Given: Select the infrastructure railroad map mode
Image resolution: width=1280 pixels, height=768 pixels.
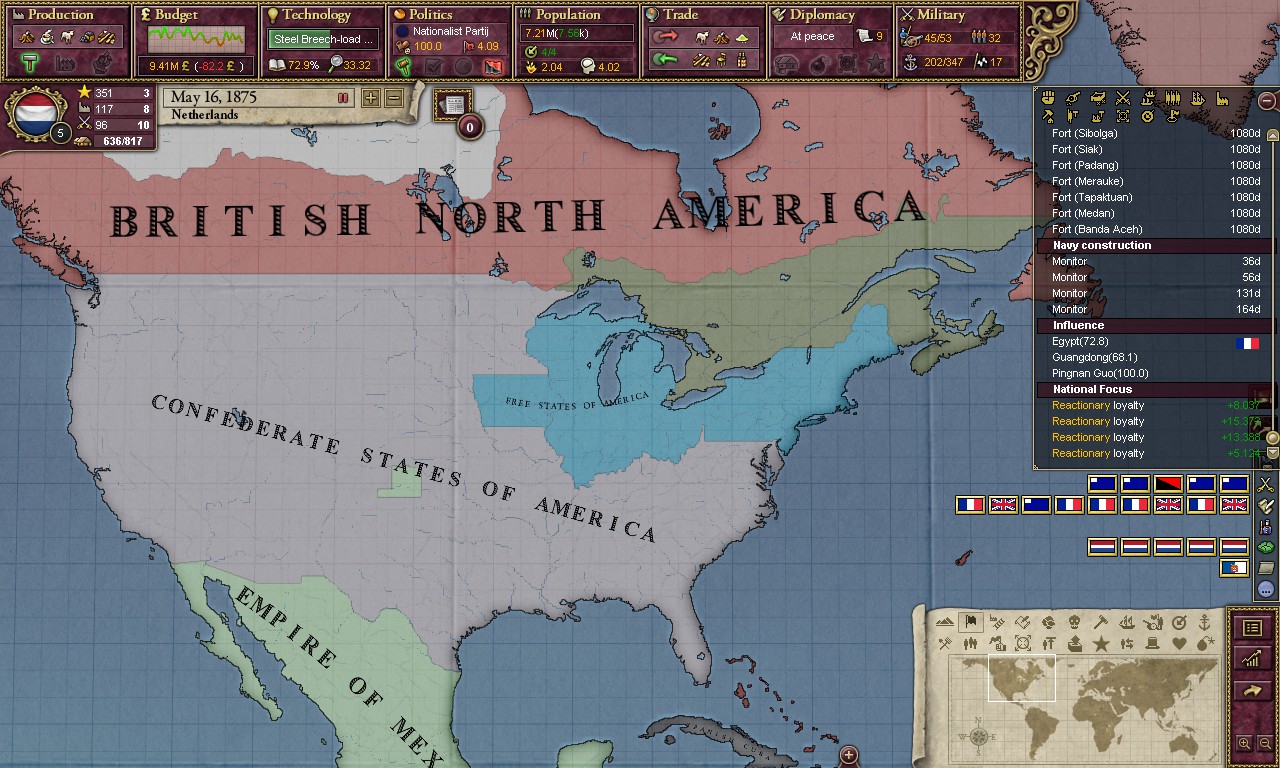Looking at the screenshot, I should [x=996, y=622].
